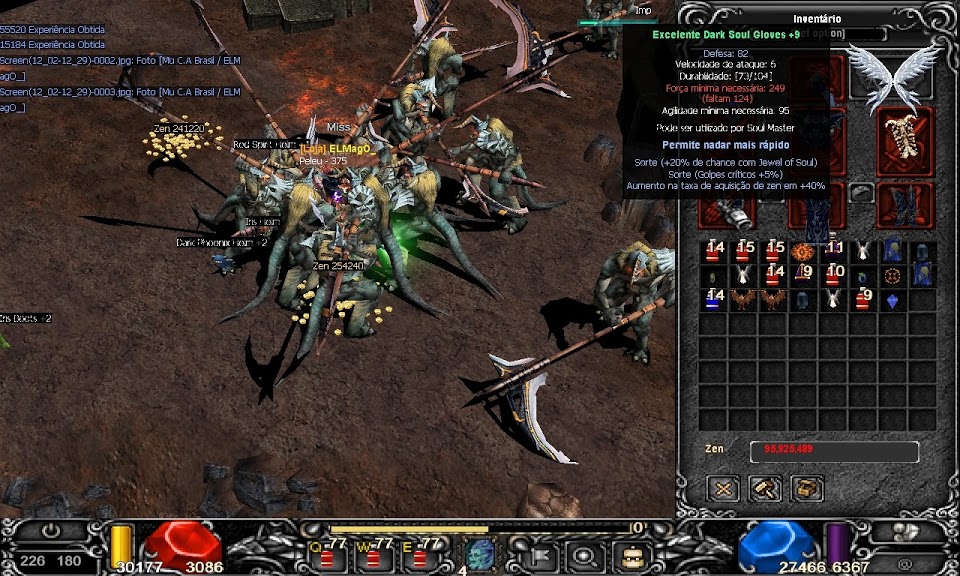Select the fiery orange orb item
The height and width of the screenshot is (576, 960).
pos(802,251)
